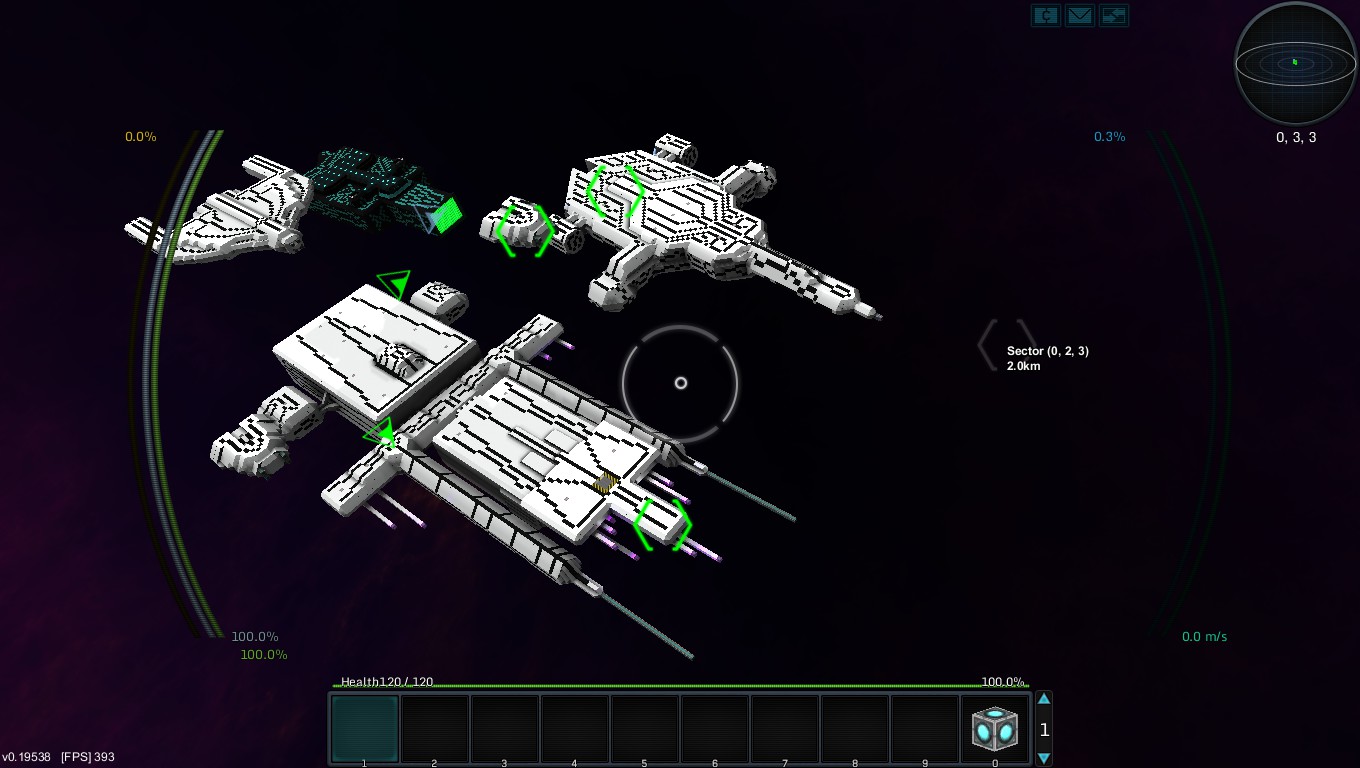Select the highlighted hotbar slot 1
This screenshot has height=768, width=1360.
(365, 729)
